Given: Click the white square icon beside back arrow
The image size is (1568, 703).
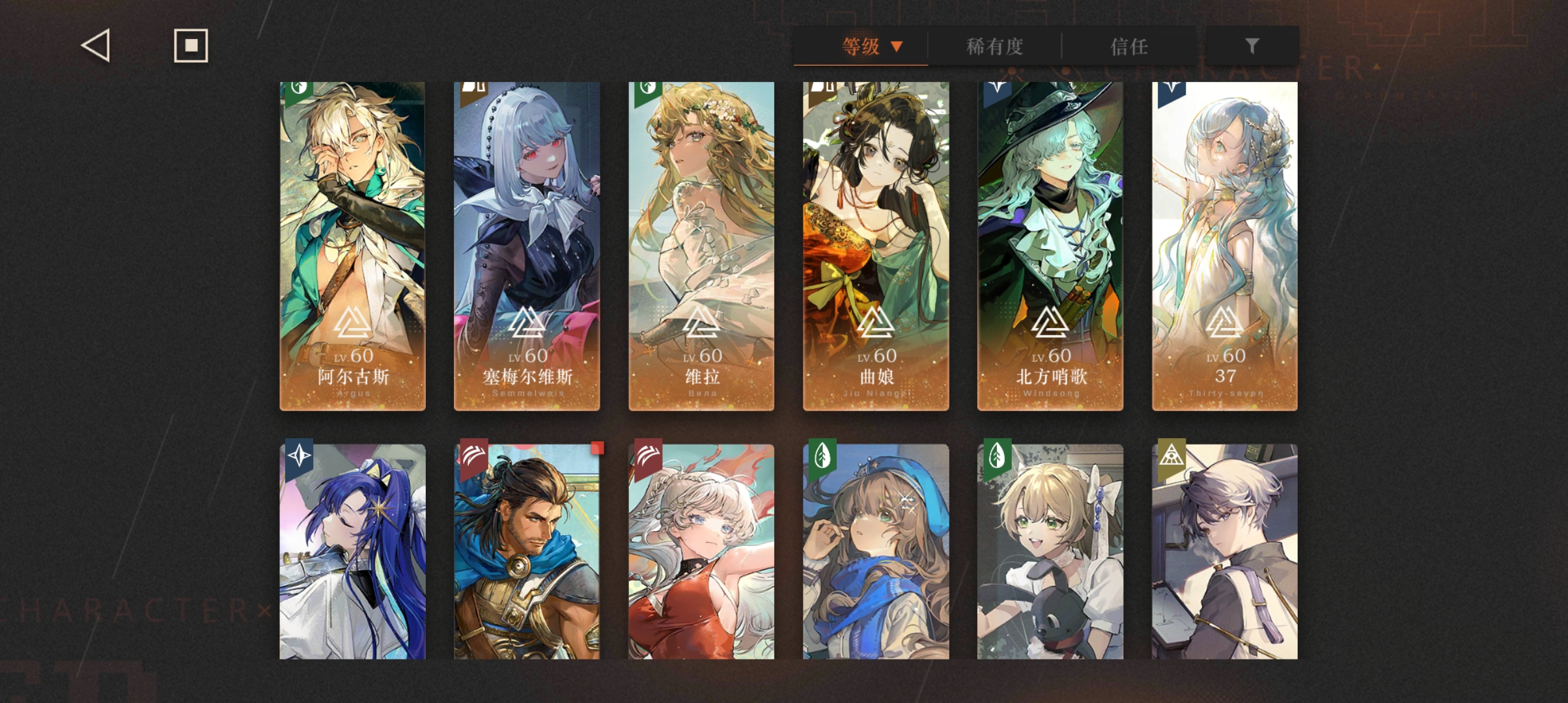Looking at the screenshot, I should [190, 46].
